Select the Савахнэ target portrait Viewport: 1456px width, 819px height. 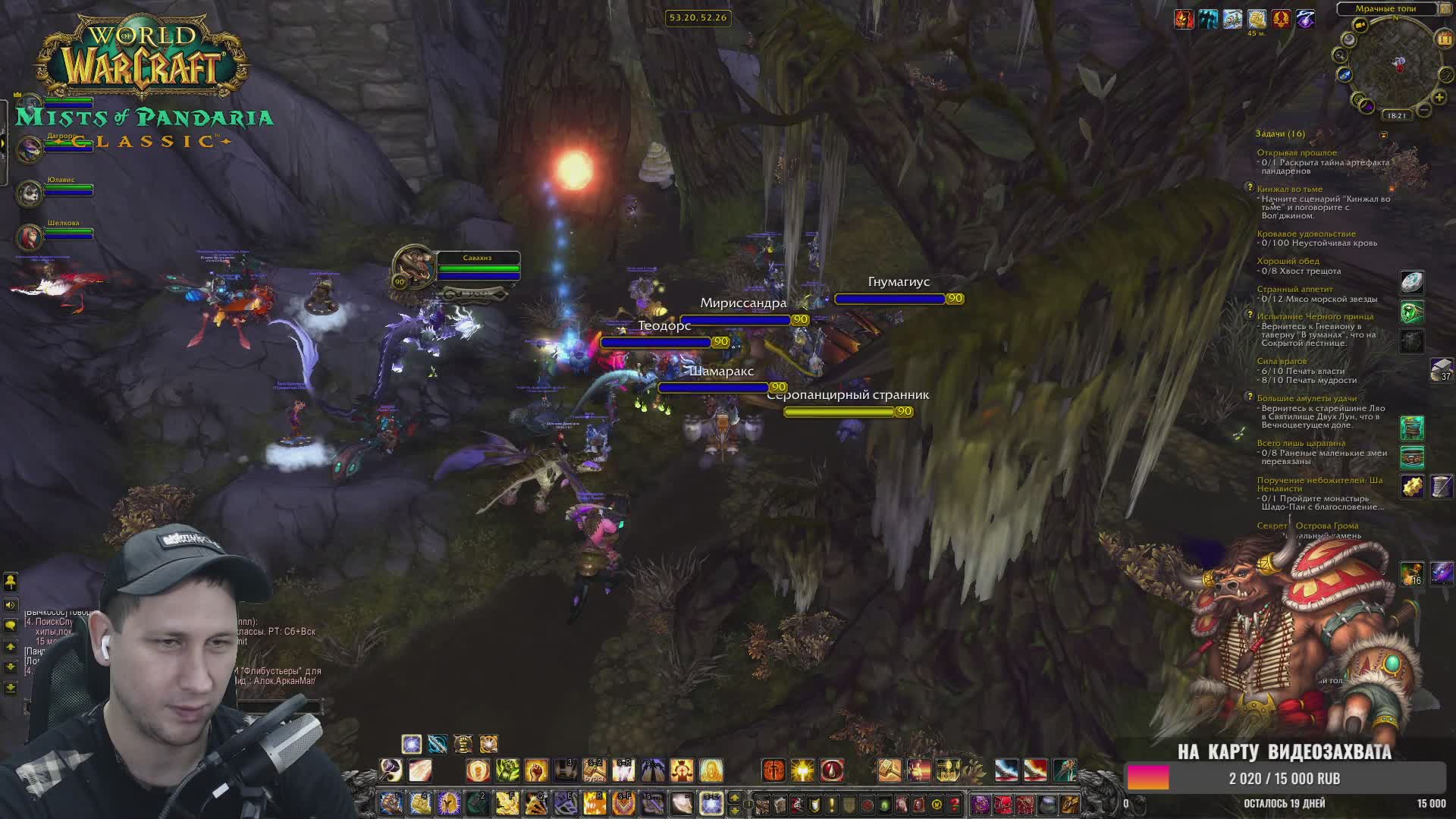(414, 267)
